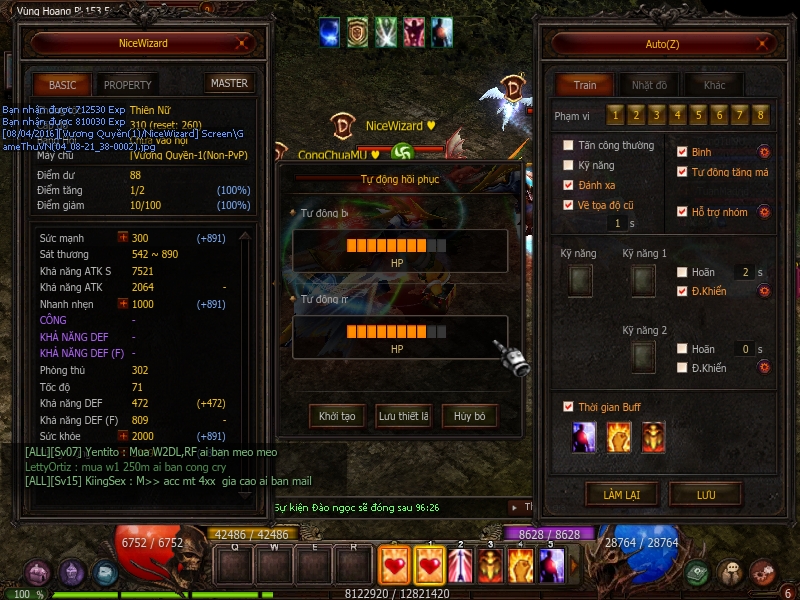Close the NiceWizard character window

click(x=241, y=44)
